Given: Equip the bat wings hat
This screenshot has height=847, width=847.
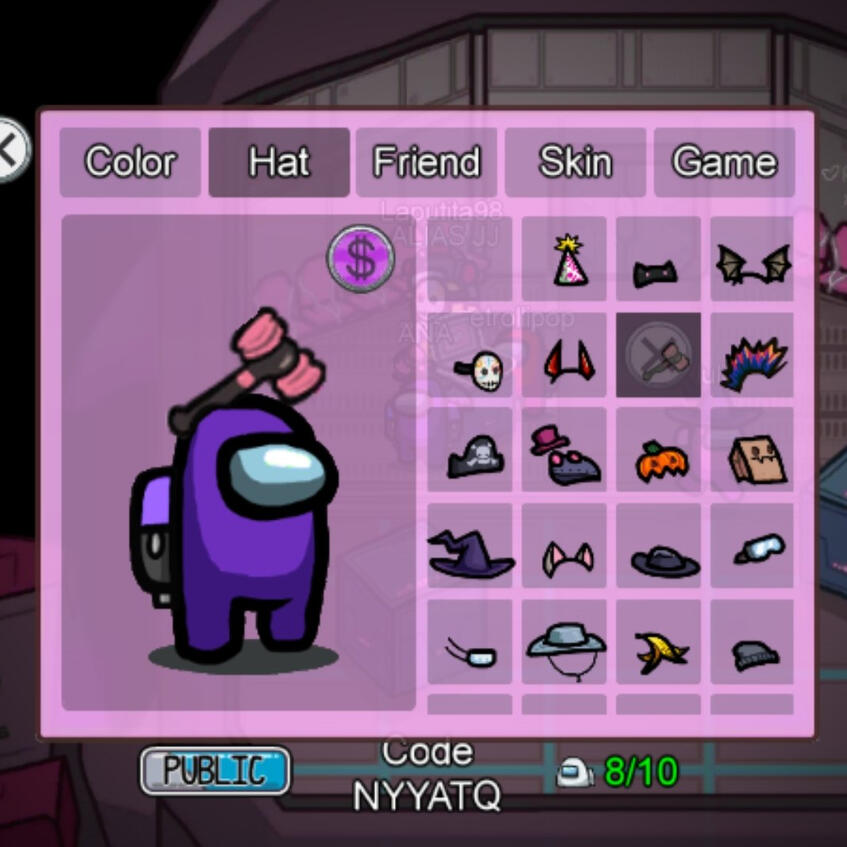Looking at the screenshot, I should (x=753, y=262).
